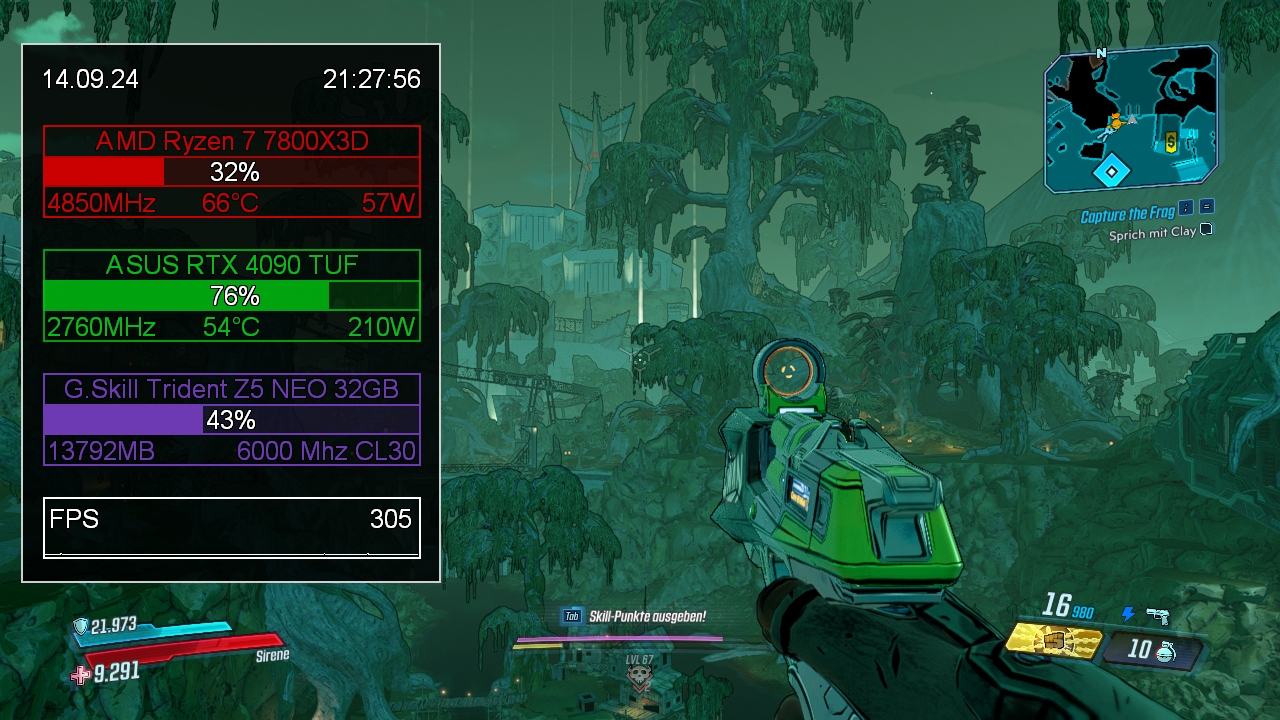Tick the checkbox beside Sprich mit Clay
Image resolution: width=1280 pixels, height=720 pixels.
(1206, 230)
